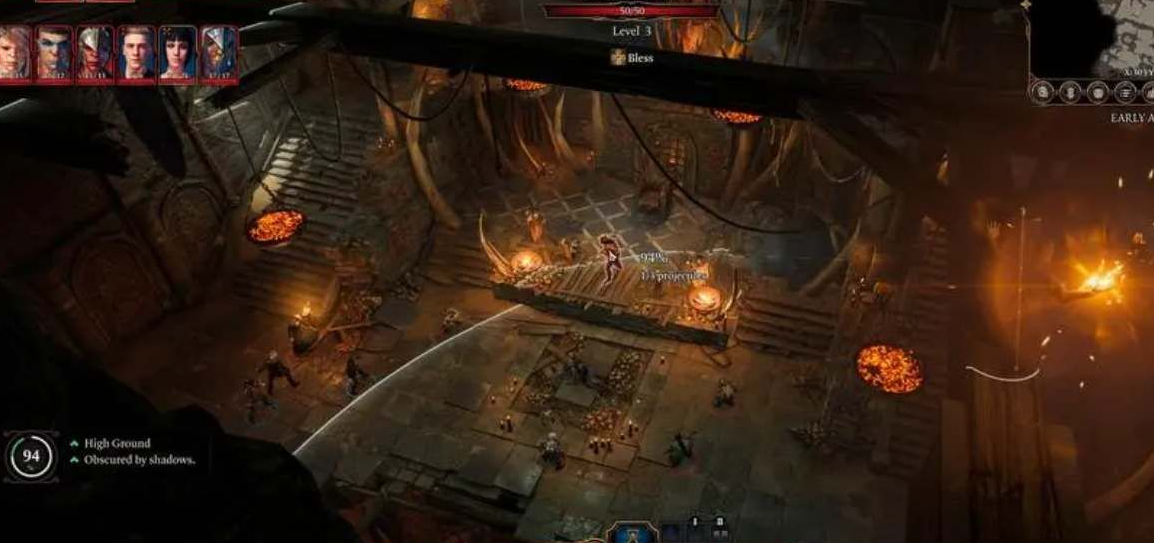
Task: Choose the first portrait in the turn order
Action: [14, 53]
